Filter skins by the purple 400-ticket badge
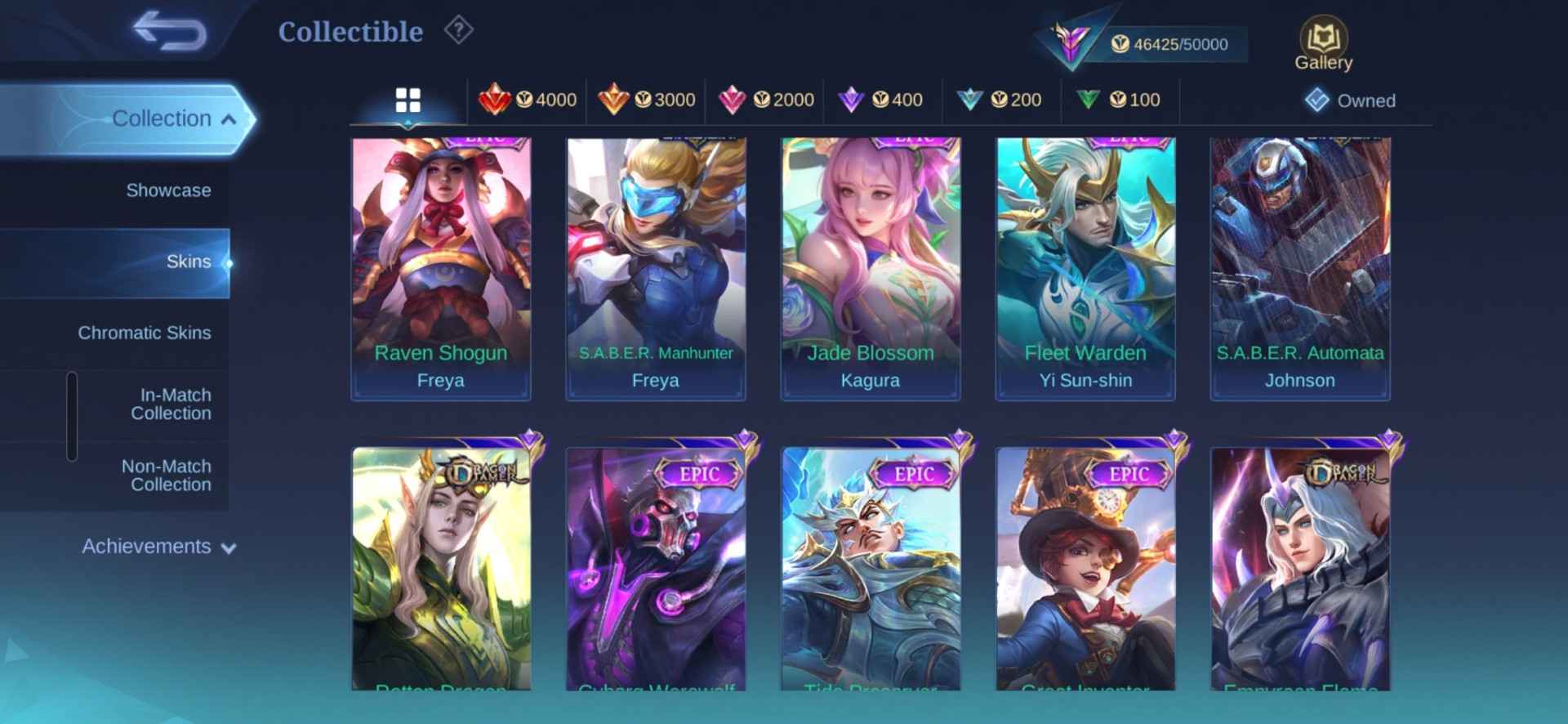The image size is (1568, 724). pyautogui.click(x=883, y=100)
